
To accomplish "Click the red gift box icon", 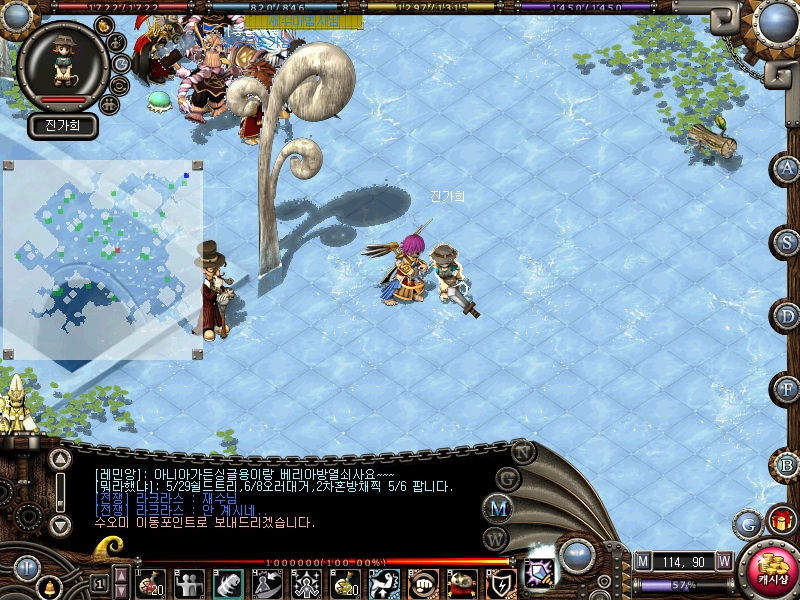I will pyautogui.click(x=779, y=521).
